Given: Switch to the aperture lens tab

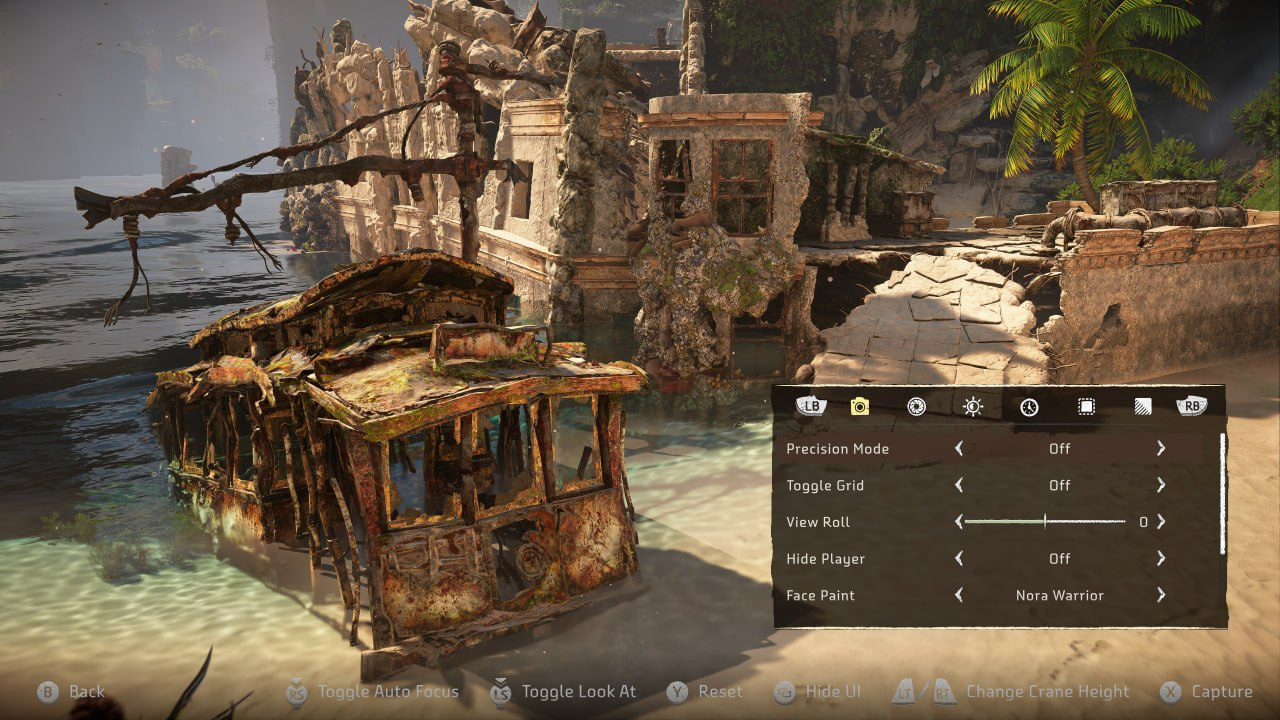Looking at the screenshot, I should 915,407.
